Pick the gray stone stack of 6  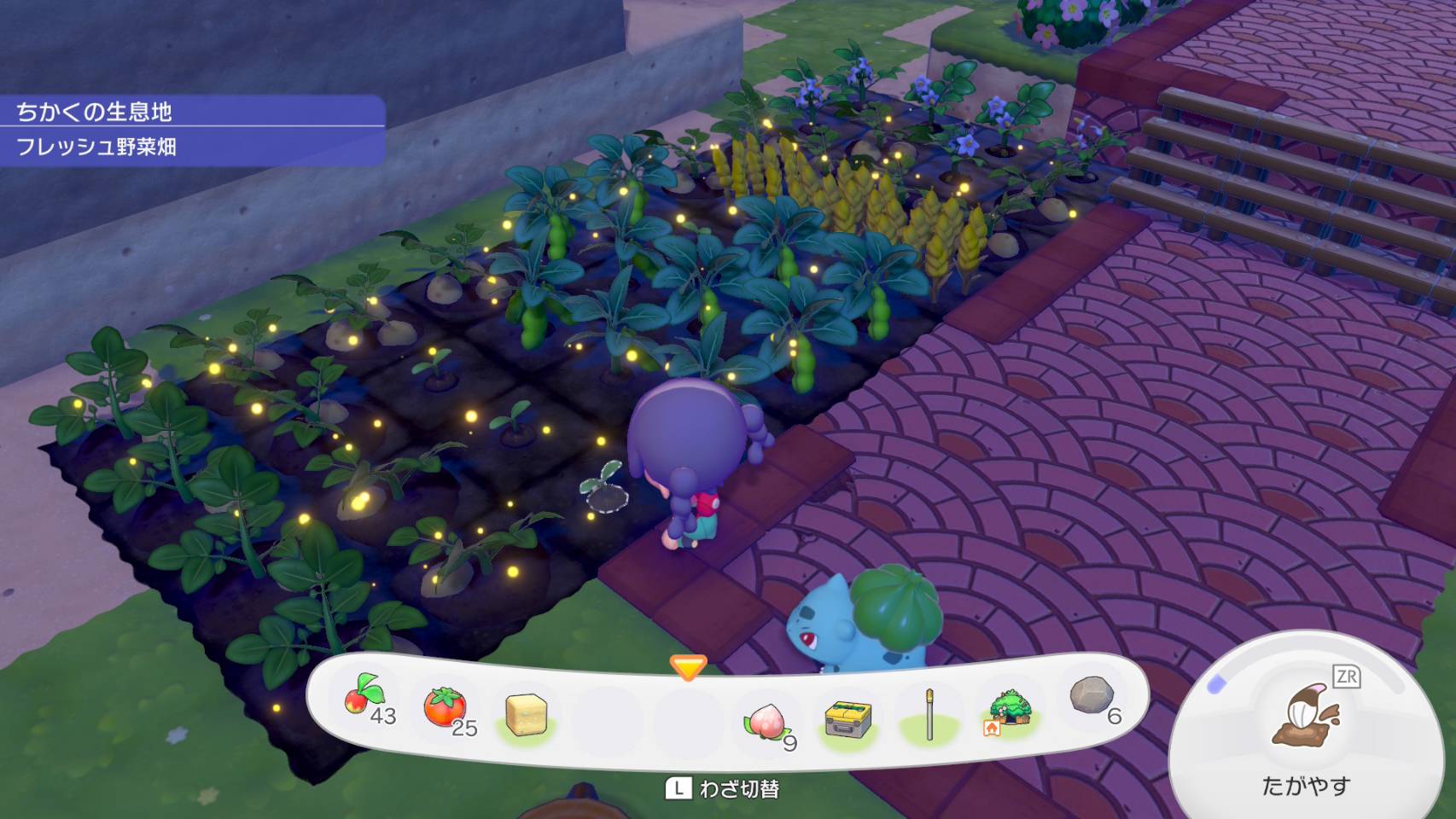coord(1092,696)
